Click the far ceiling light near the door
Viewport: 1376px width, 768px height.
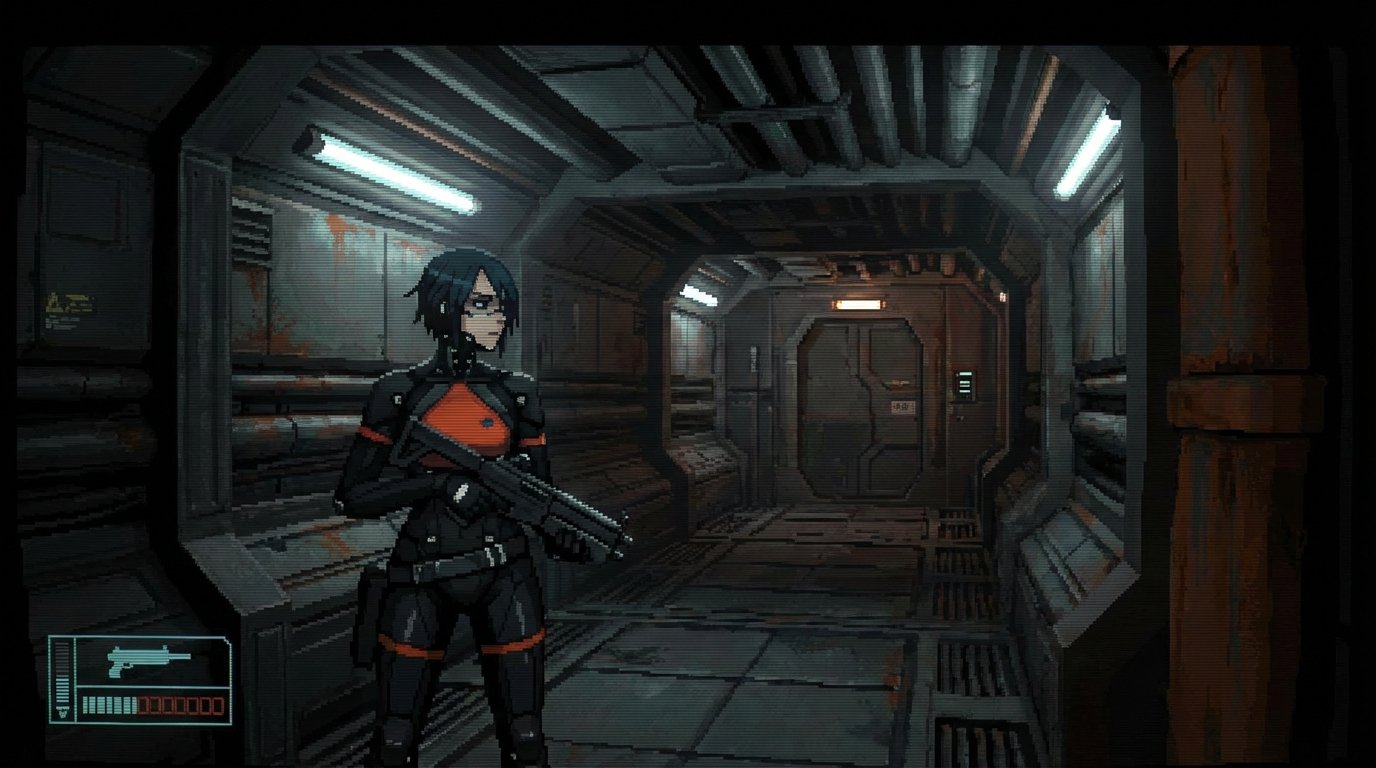click(700, 293)
